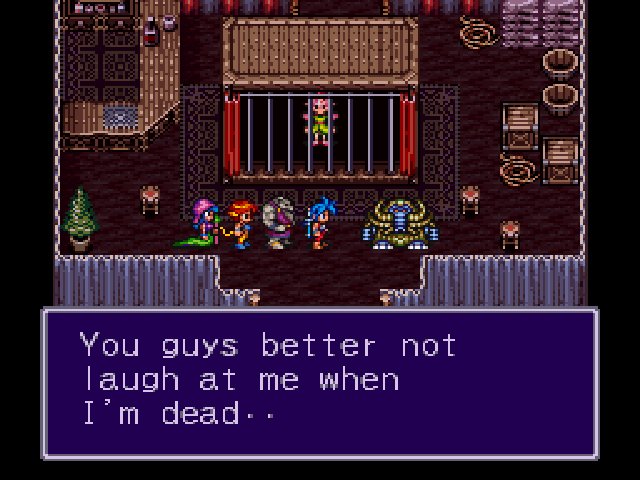Image resolution: width=640 pixels, height=480 pixels.
Task: Advance the purple dialogue text box
Action: 319,383
